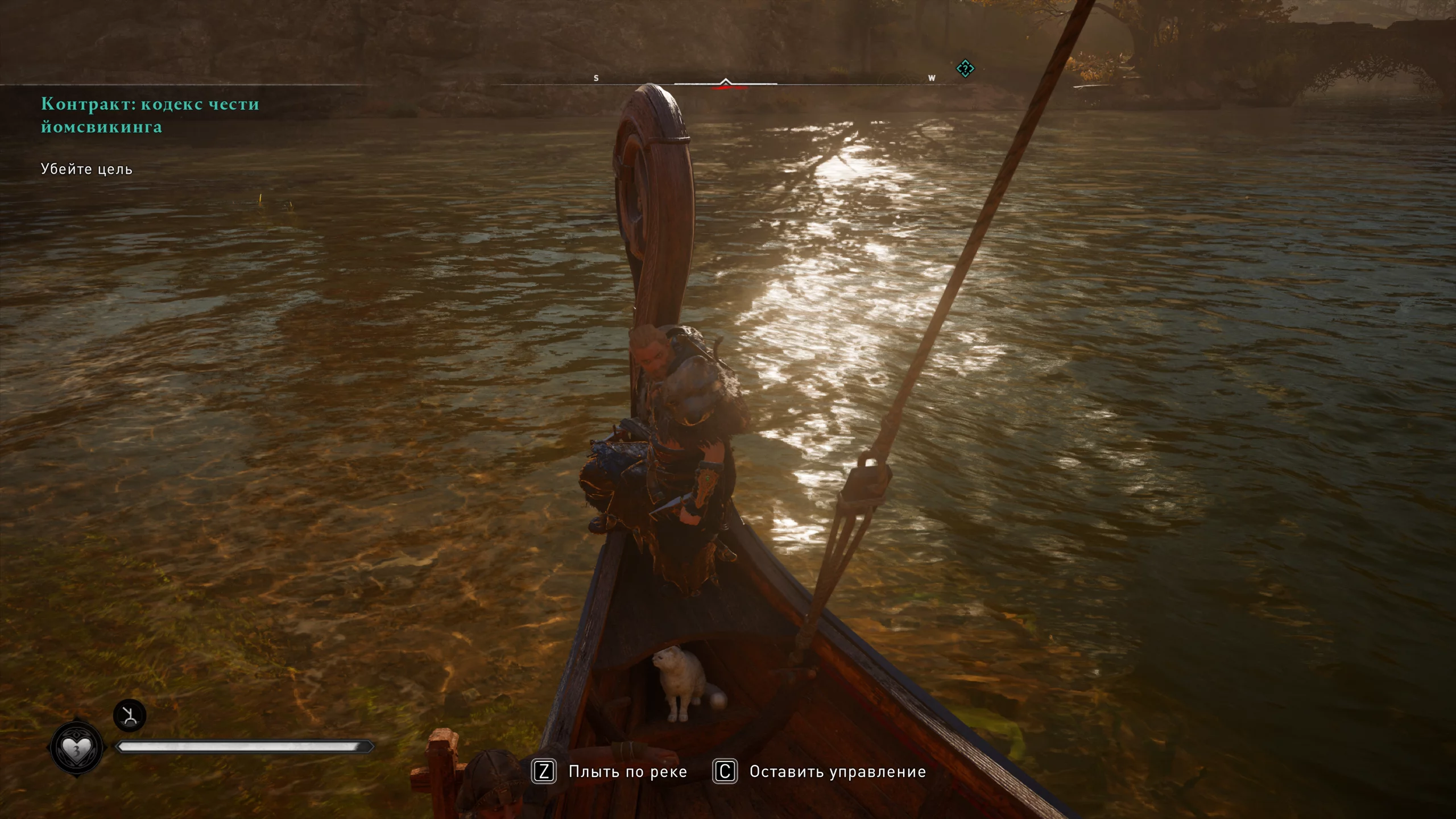Select the contract quest title tracker
This screenshot has width=1456, height=819.
150,115
